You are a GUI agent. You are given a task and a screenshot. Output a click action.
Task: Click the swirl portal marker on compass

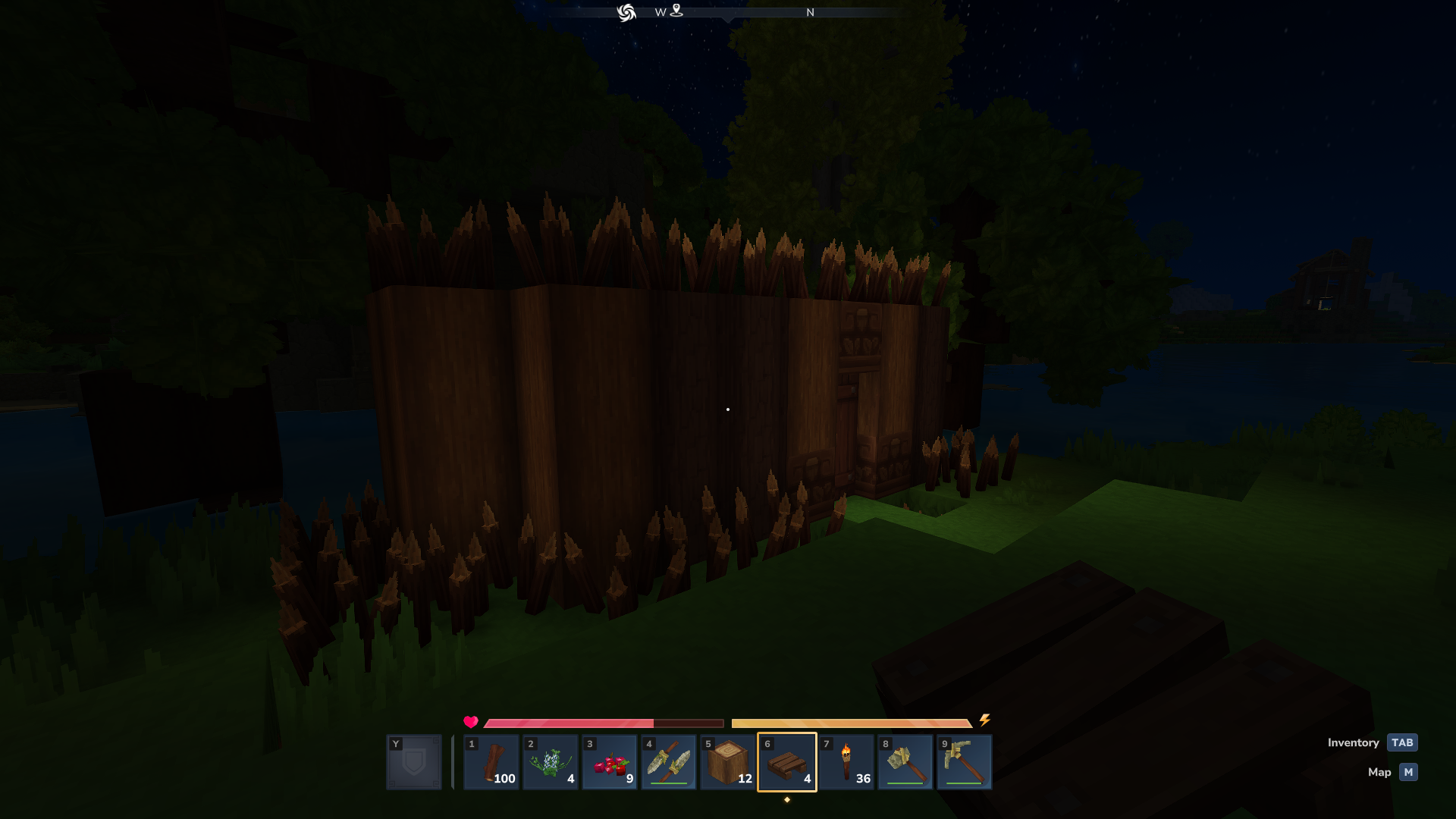tap(626, 13)
